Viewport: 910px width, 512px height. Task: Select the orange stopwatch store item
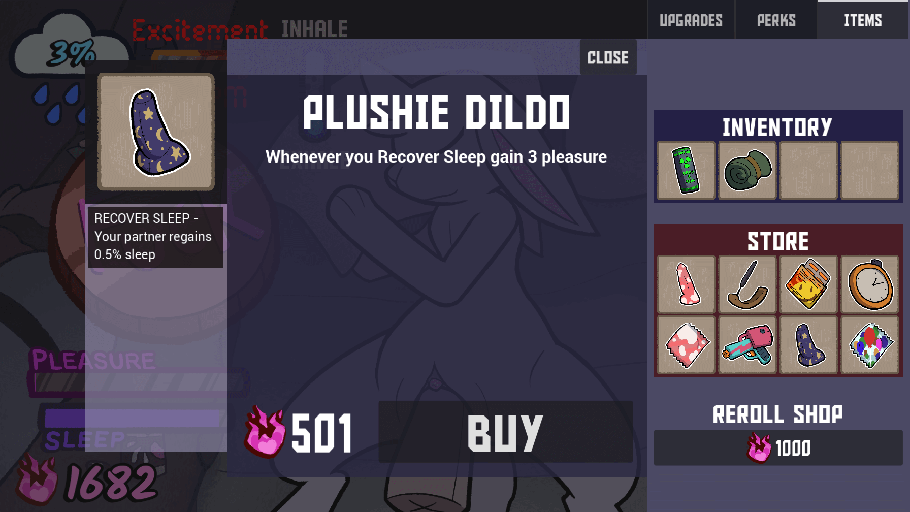869,284
